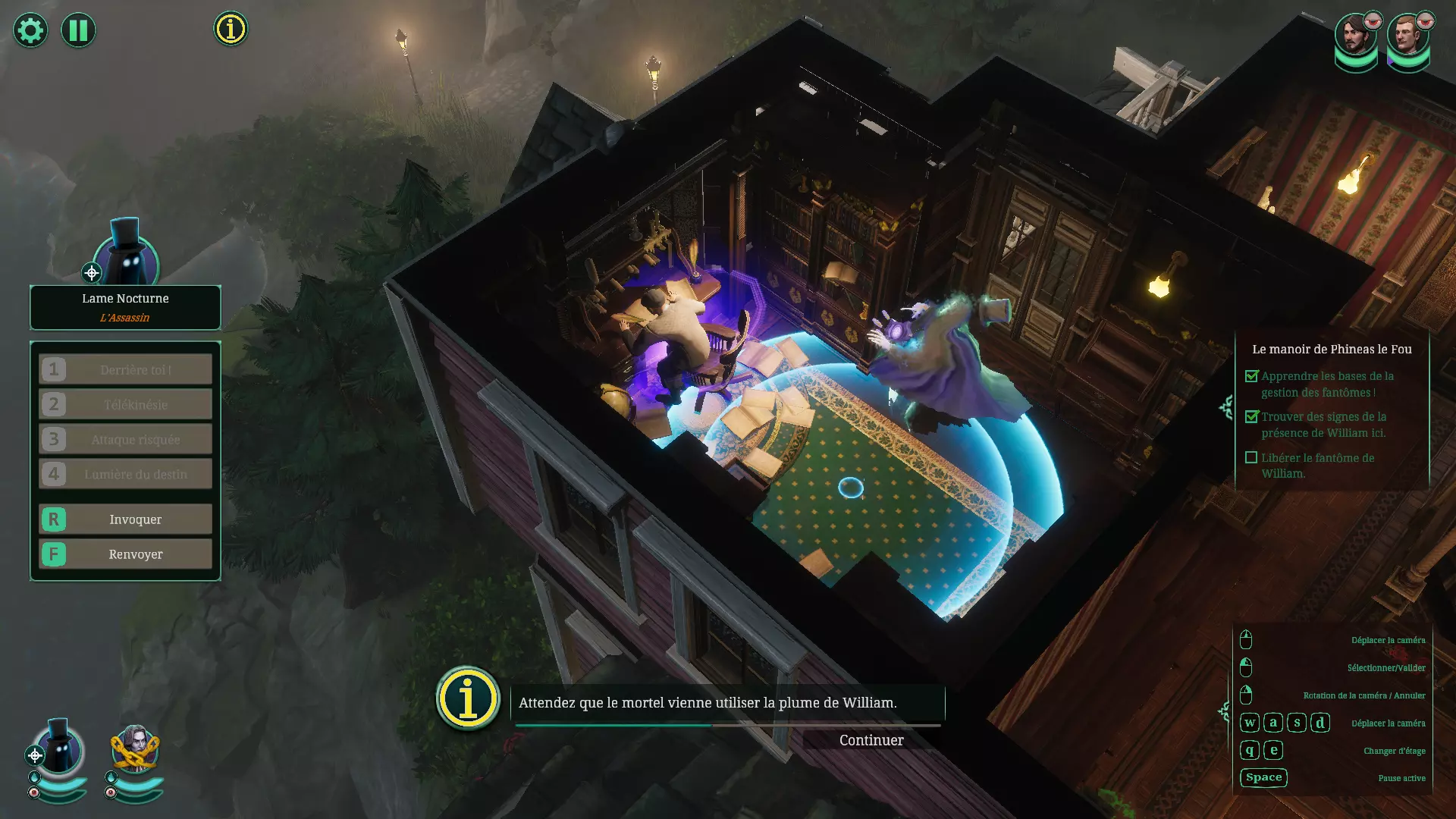Trigger the Lumière du destin ability
Image resolution: width=1456 pixels, height=819 pixels.
(126, 475)
